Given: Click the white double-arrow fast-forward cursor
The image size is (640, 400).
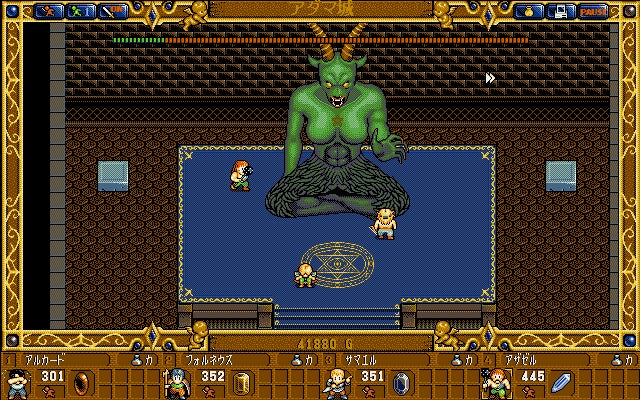Looking at the screenshot, I should [x=490, y=78].
